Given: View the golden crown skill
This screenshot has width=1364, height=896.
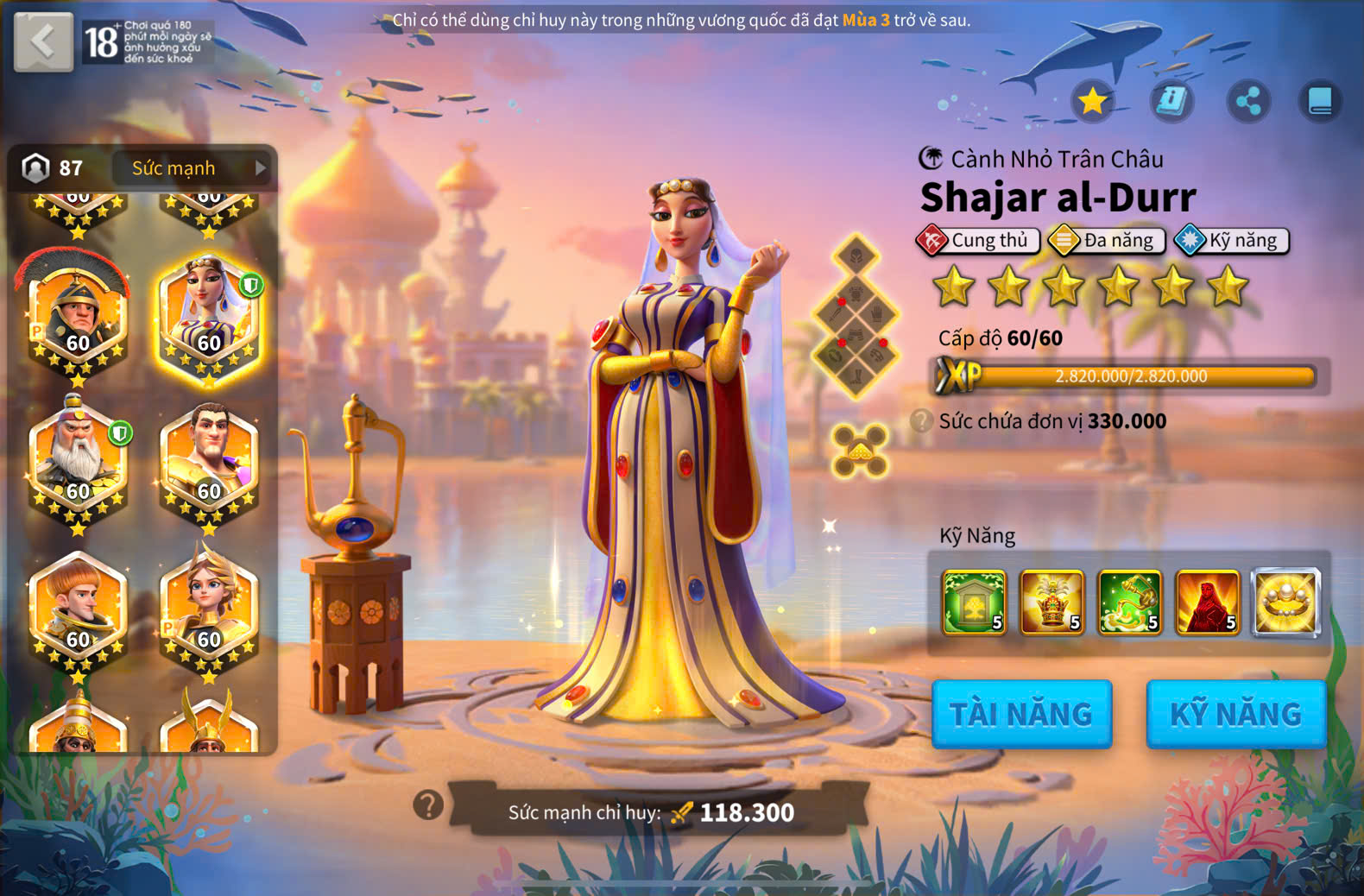Looking at the screenshot, I should tap(1051, 603).
